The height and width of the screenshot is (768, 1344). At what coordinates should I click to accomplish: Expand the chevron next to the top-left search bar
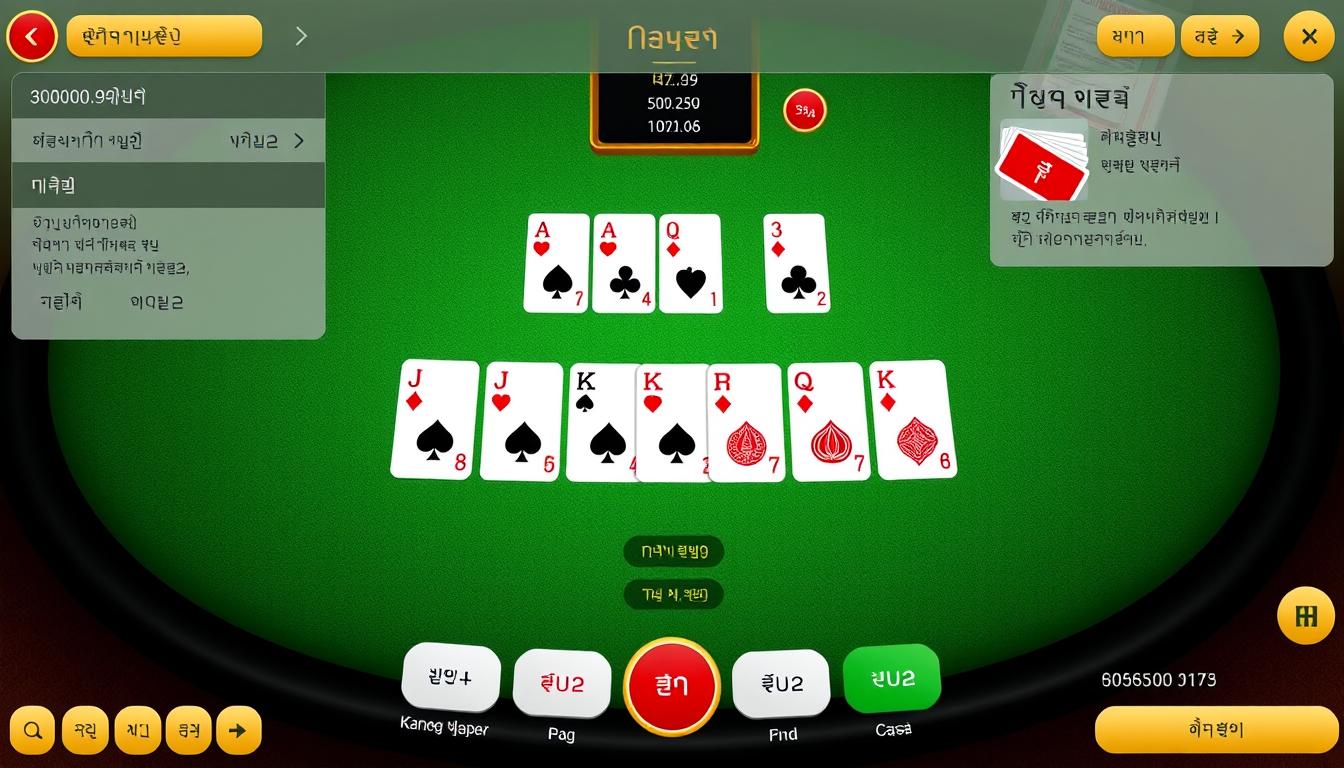click(300, 35)
